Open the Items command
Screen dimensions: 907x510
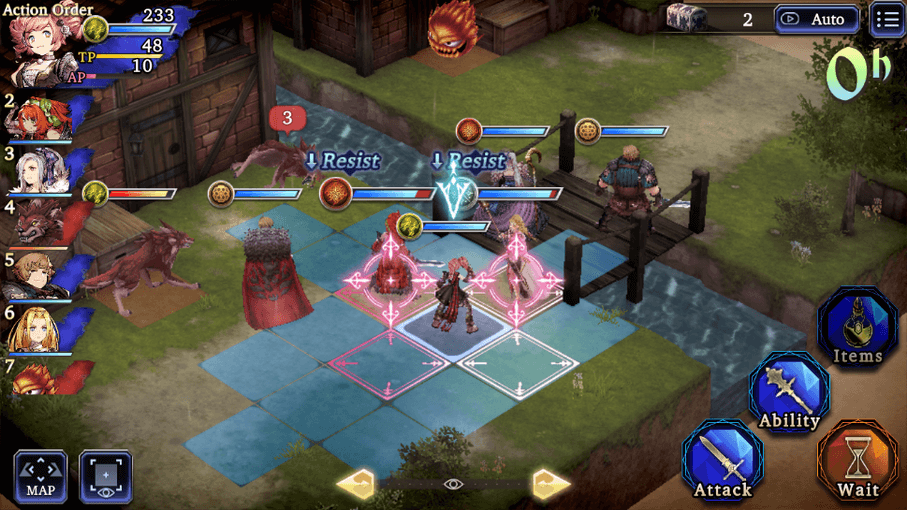[x=857, y=328]
